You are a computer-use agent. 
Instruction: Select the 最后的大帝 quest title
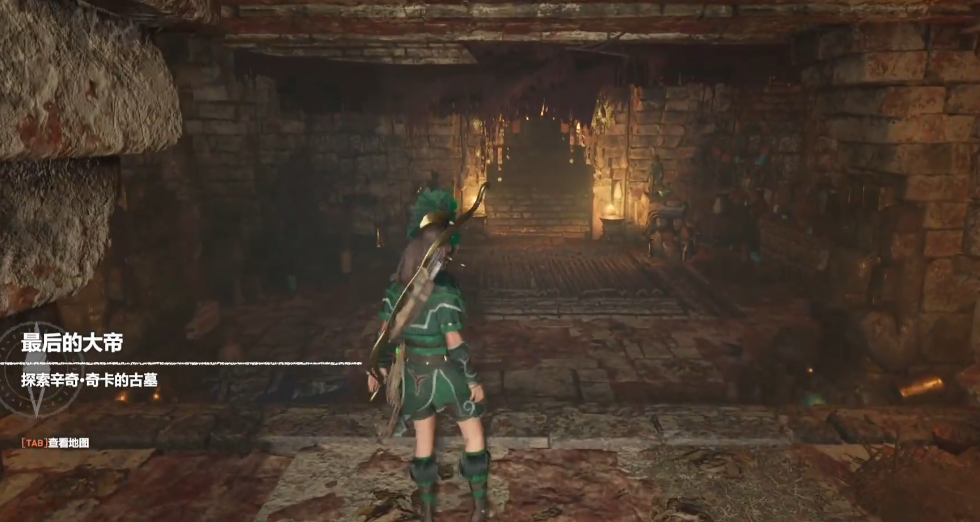click(72, 344)
